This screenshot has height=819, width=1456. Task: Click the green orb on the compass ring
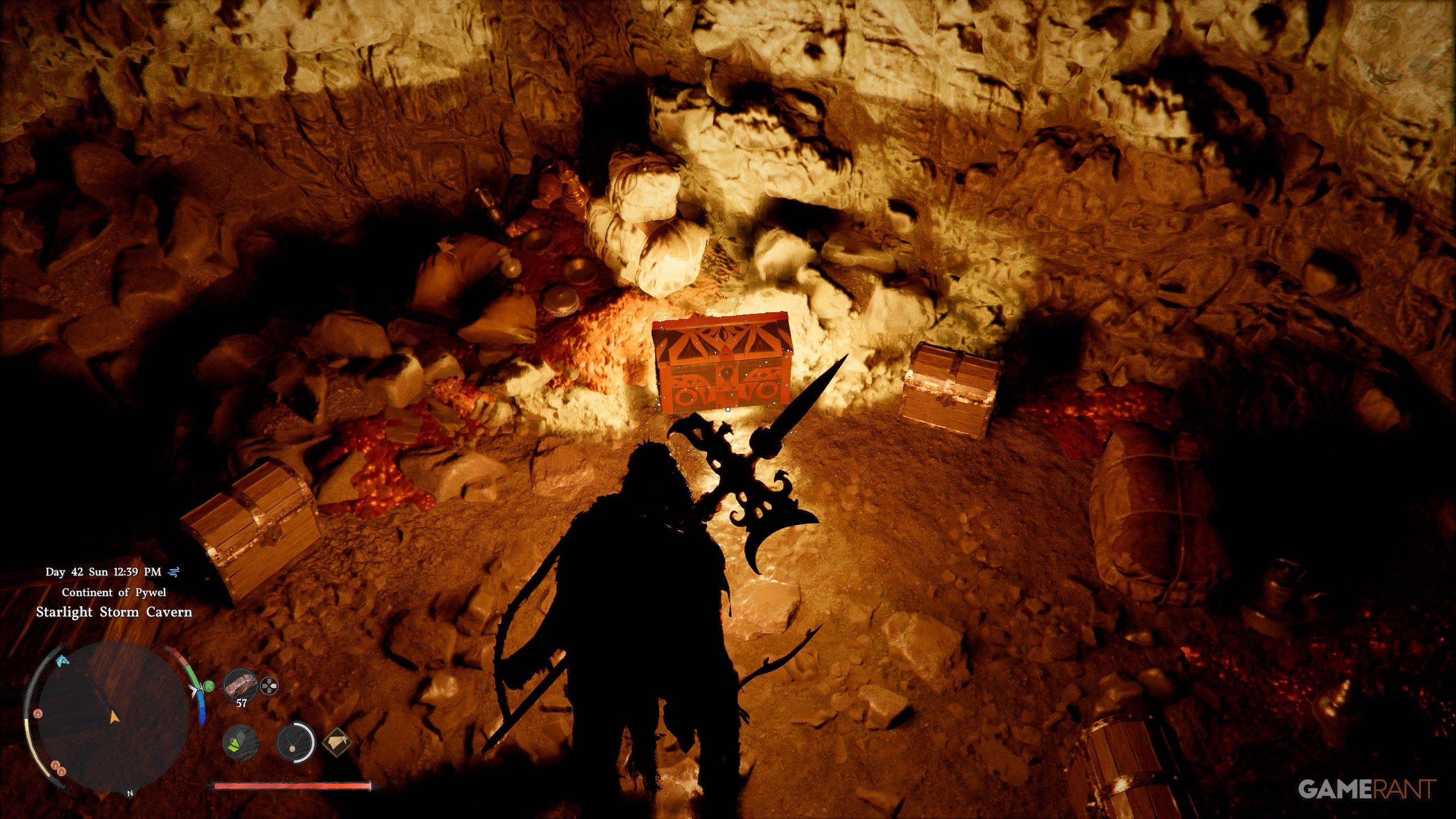click(x=209, y=686)
